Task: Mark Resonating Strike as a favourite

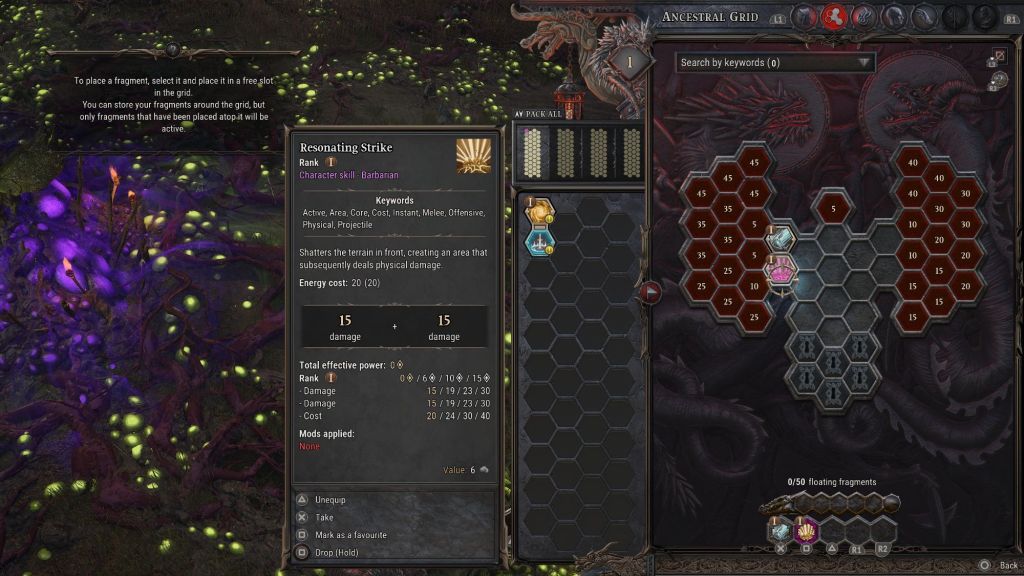Action: pyautogui.click(x=350, y=535)
